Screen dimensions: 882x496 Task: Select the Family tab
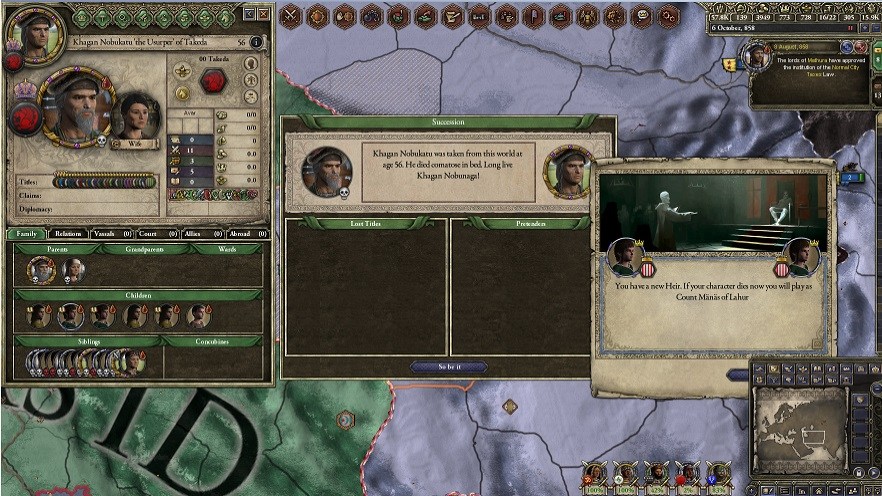pos(26,233)
